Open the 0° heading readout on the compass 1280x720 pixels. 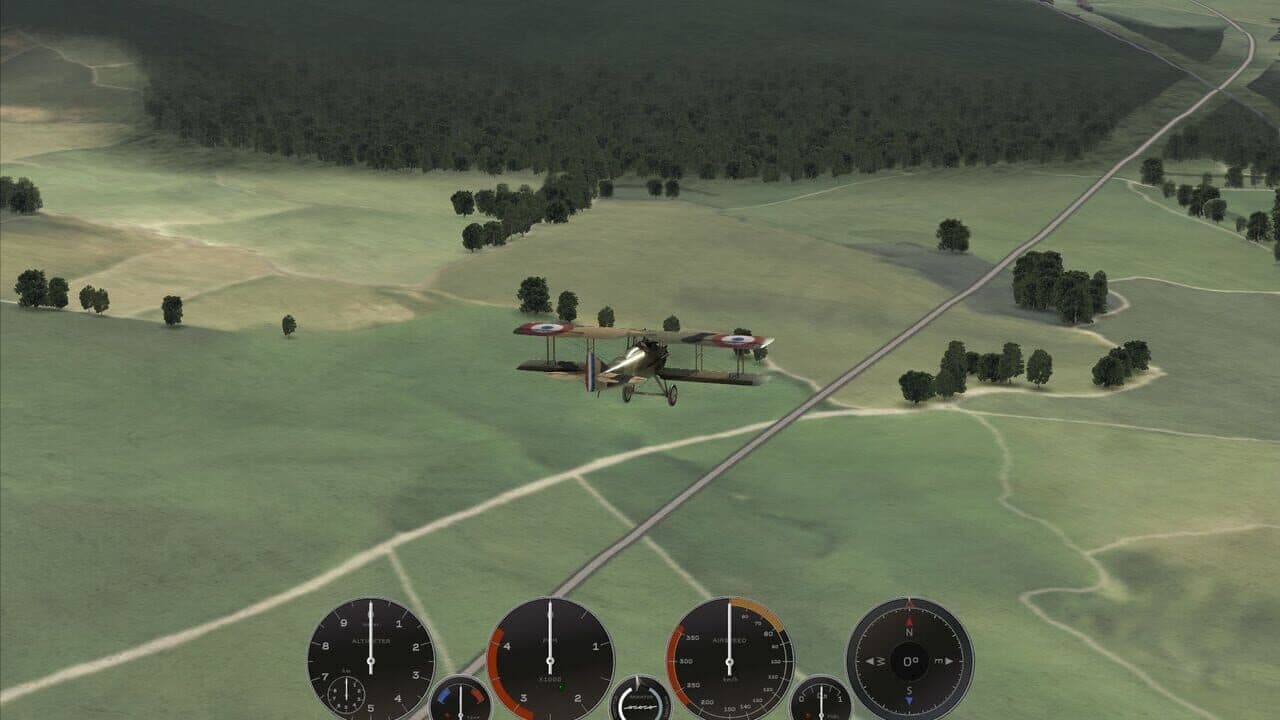(x=910, y=660)
